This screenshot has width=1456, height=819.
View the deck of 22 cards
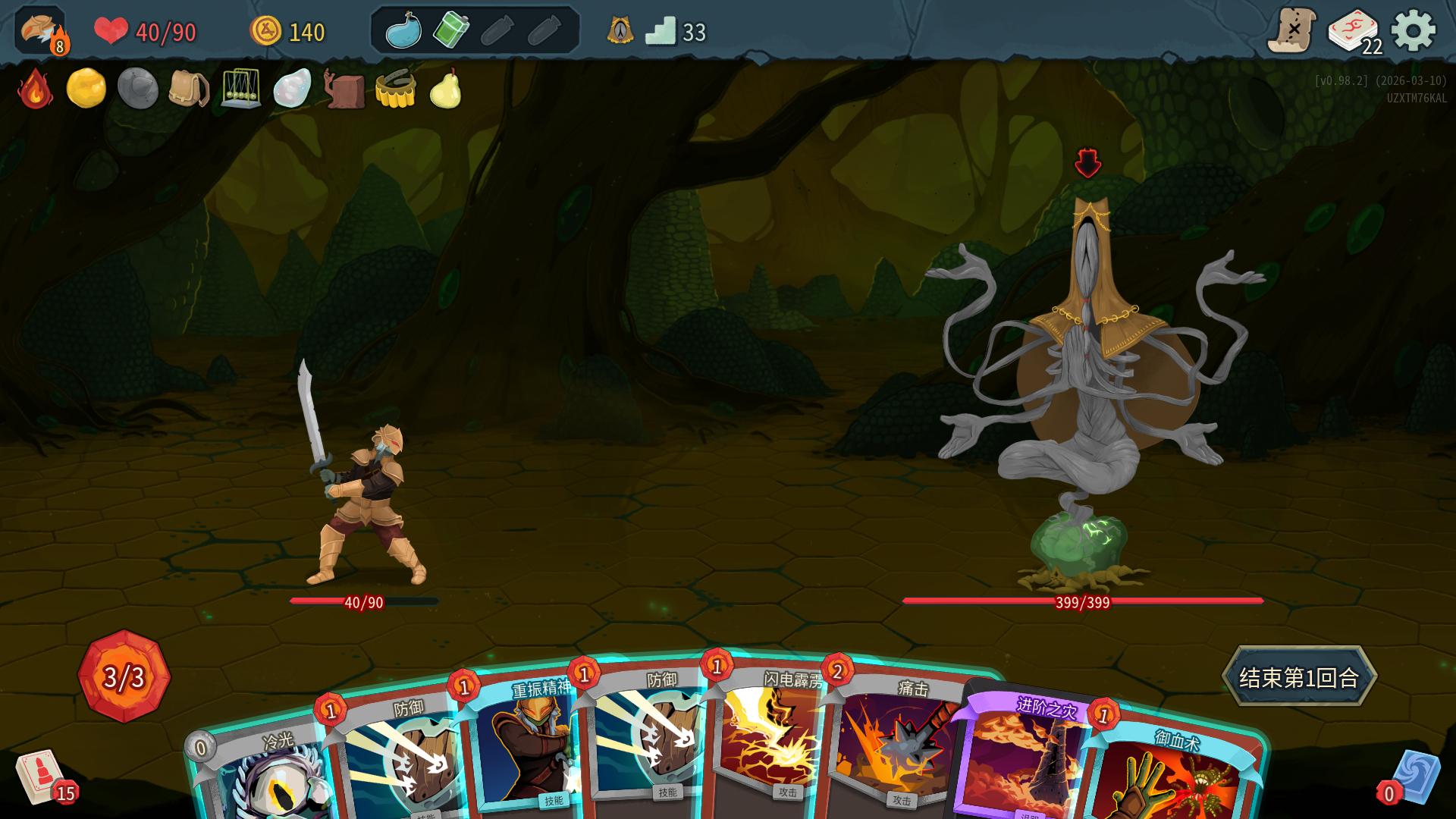1354,31
